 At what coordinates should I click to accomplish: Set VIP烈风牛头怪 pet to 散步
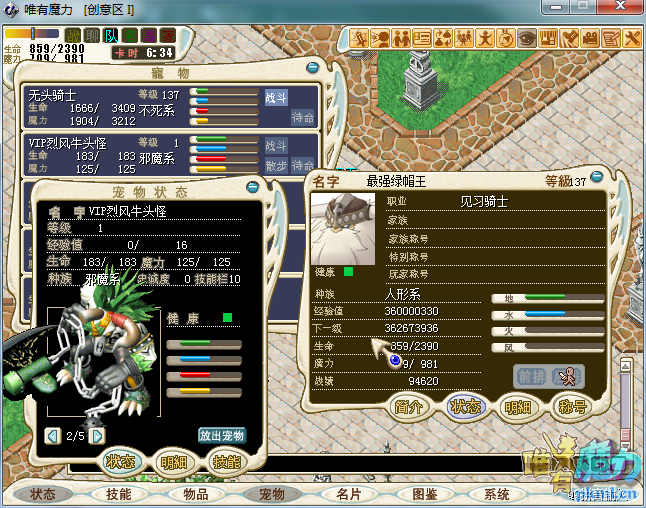276,165
